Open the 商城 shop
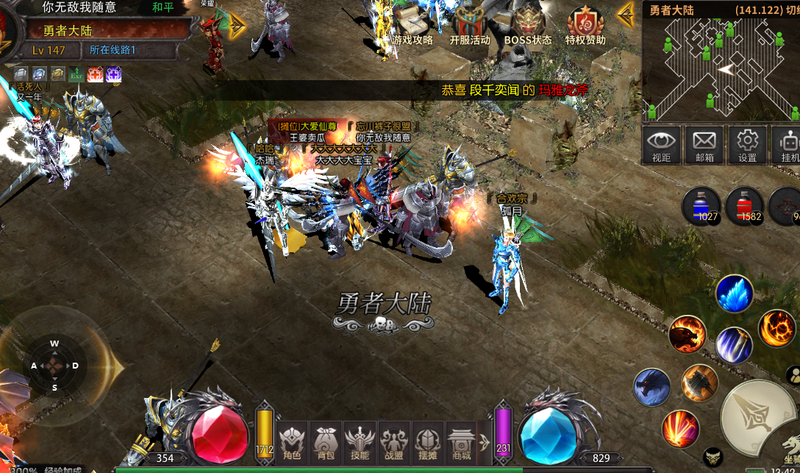 click(461, 440)
